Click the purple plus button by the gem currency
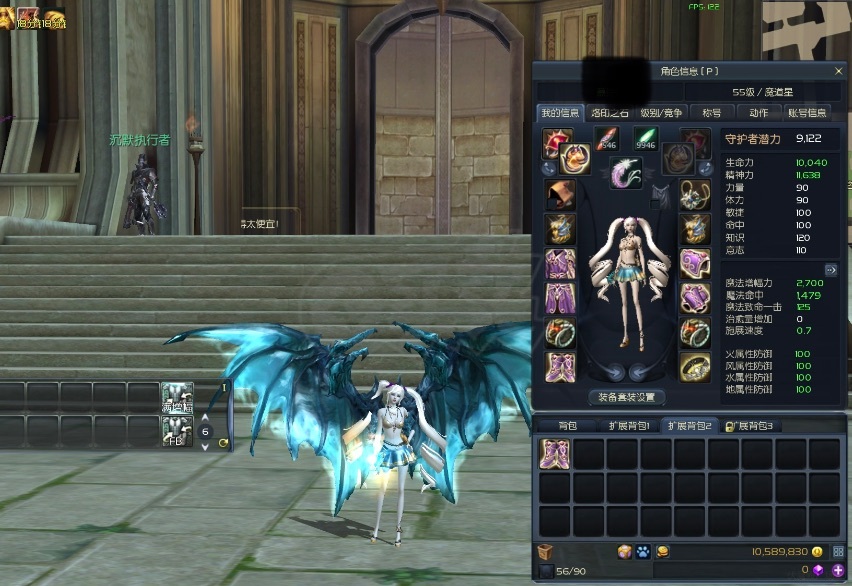Image resolution: width=852 pixels, height=586 pixels. pos(837,570)
